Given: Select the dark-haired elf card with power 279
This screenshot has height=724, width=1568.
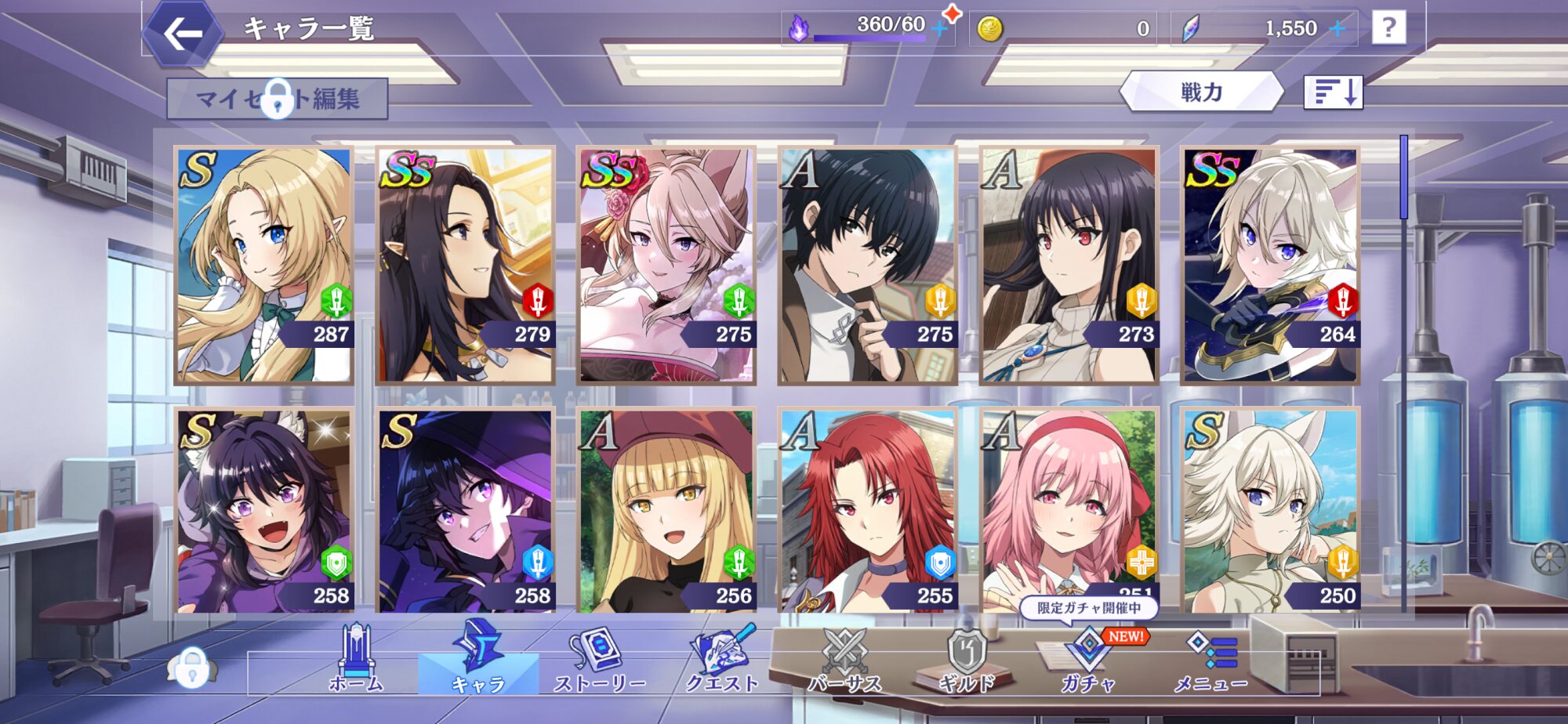Looking at the screenshot, I should coord(465,265).
